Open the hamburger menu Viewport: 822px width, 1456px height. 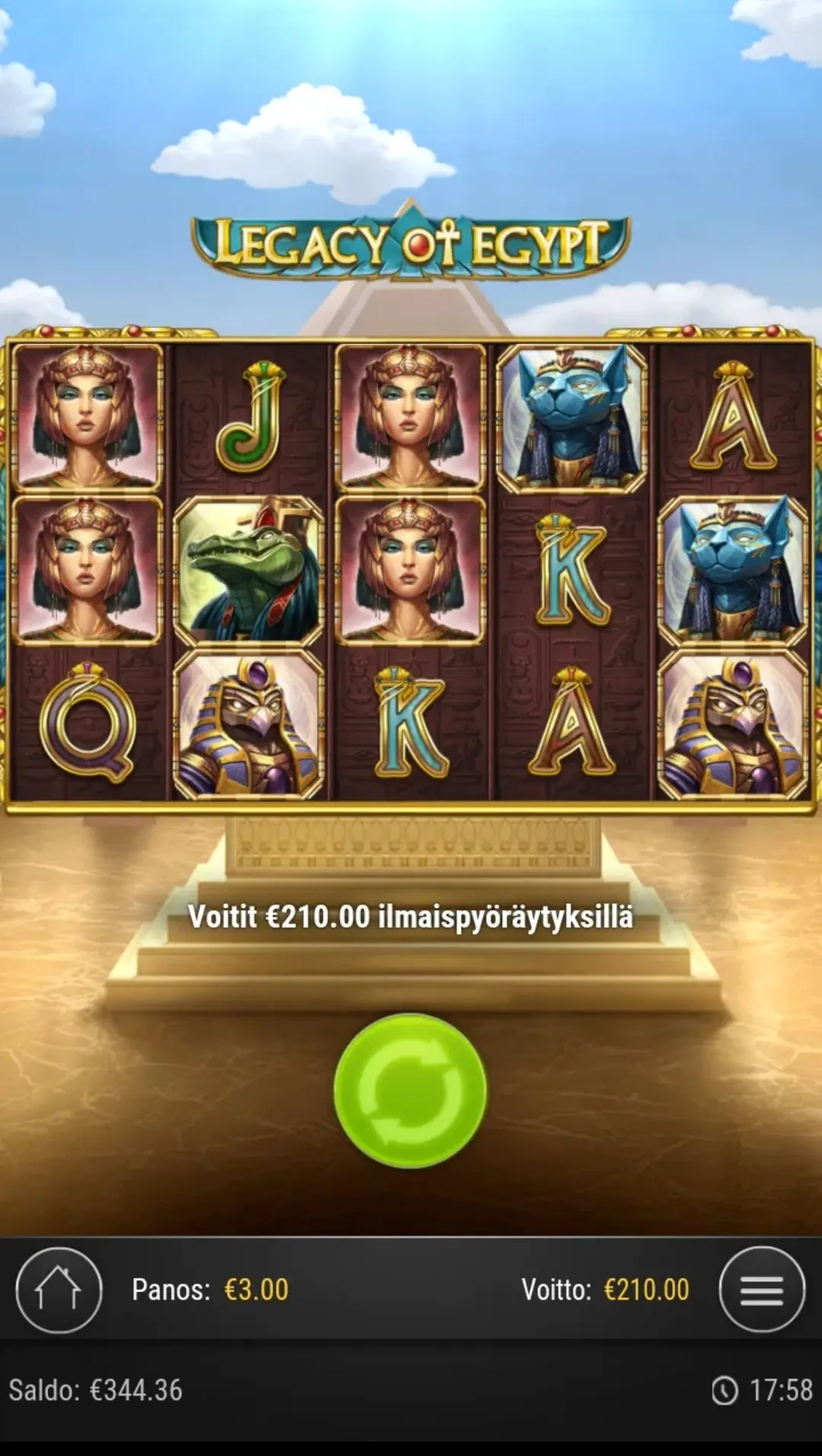point(761,1290)
